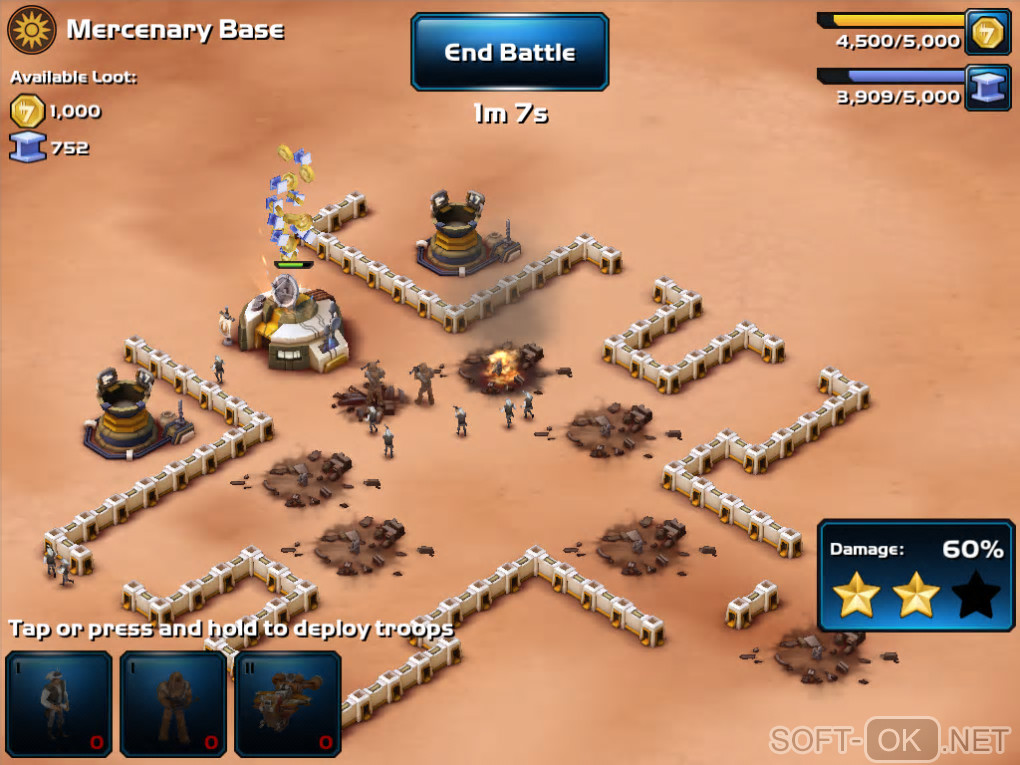Tap the blue alloy icon by 3,909/5,000
1020x765 pixels.
point(987,87)
